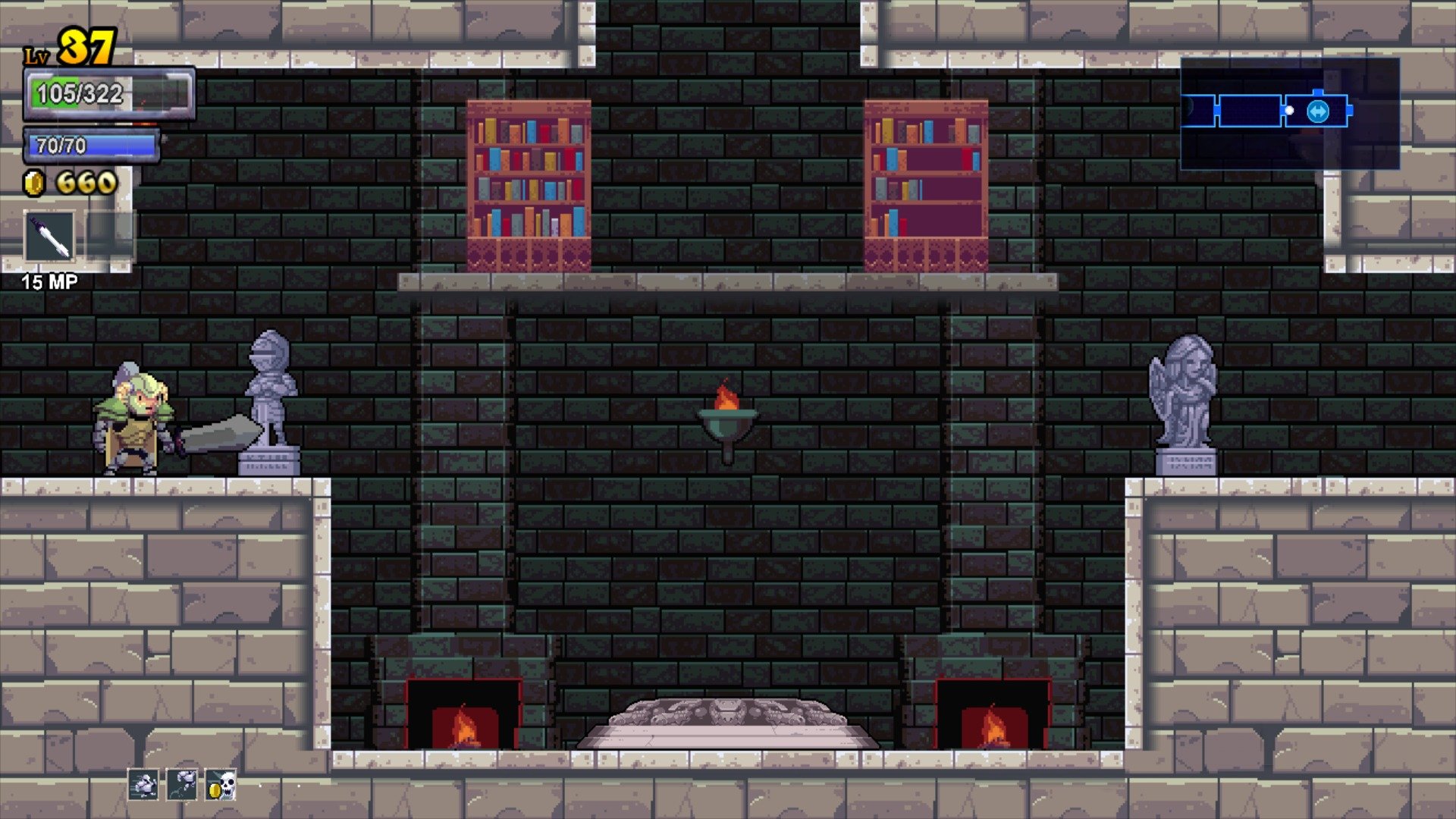Click the teleporter arrow icon on the minimap
Screen dimensions: 1456x819
[x=1318, y=111]
